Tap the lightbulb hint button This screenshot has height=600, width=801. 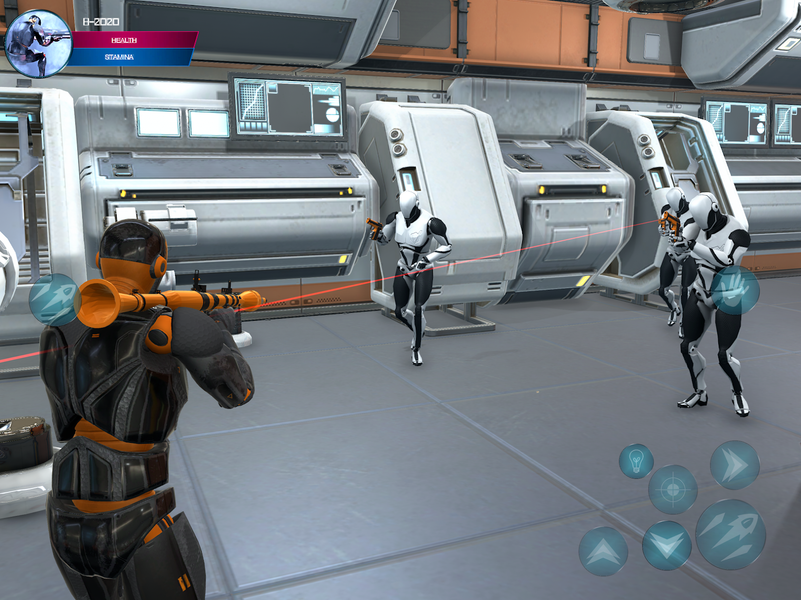[636, 461]
